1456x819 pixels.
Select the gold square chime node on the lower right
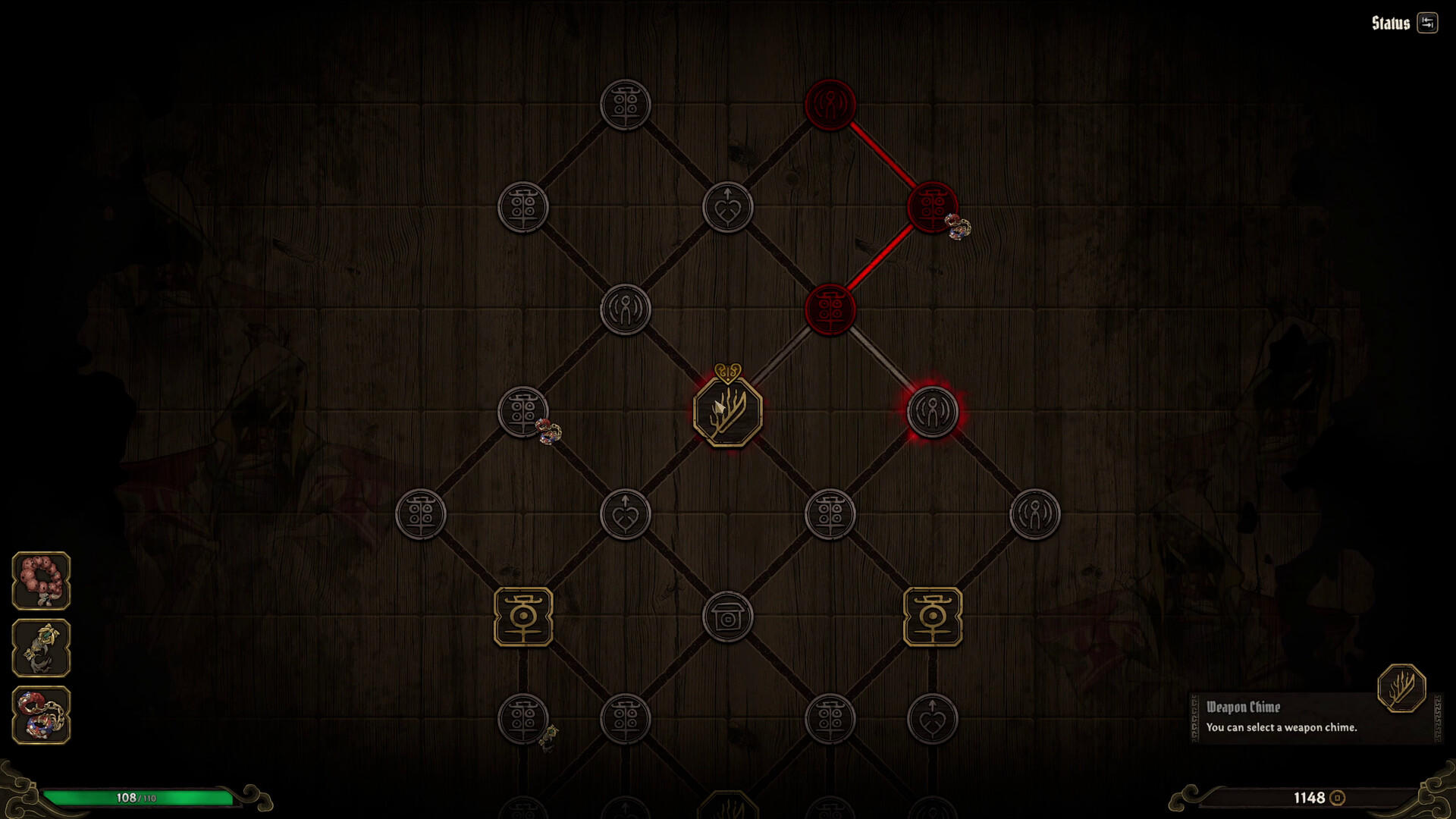pos(931,618)
